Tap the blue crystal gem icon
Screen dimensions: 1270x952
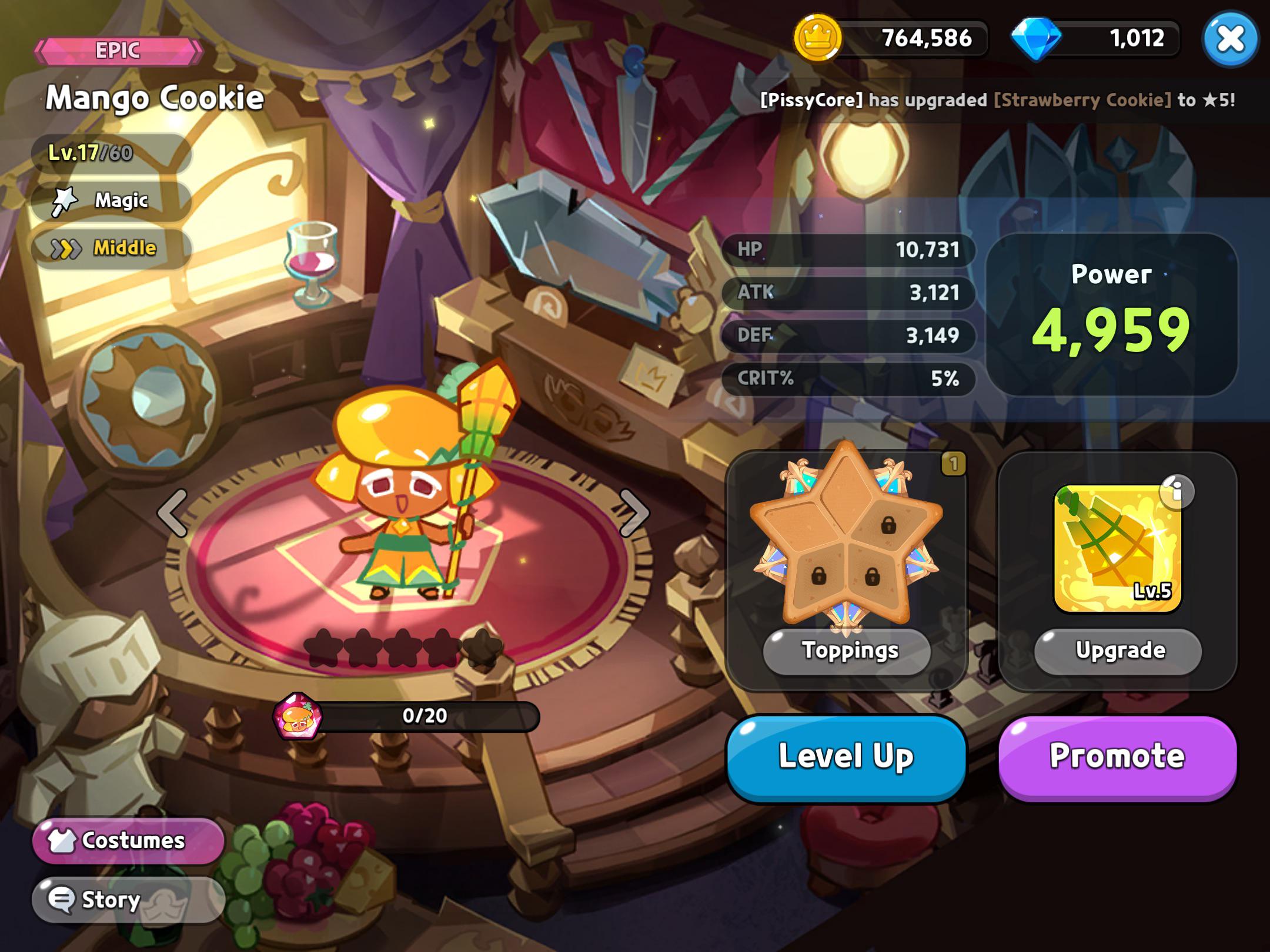point(1036,38)
